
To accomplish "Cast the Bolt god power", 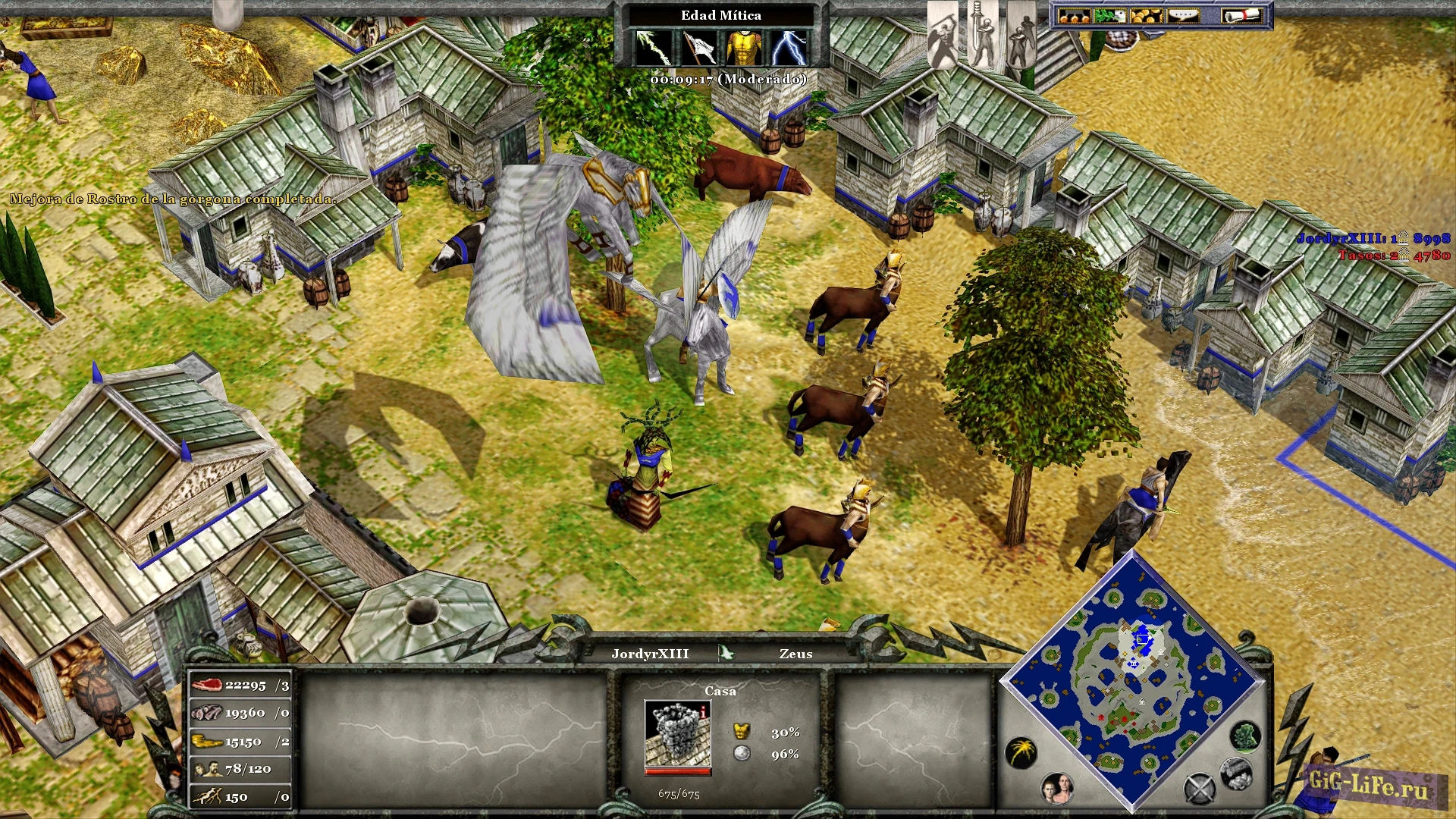I will pos(653,48).
